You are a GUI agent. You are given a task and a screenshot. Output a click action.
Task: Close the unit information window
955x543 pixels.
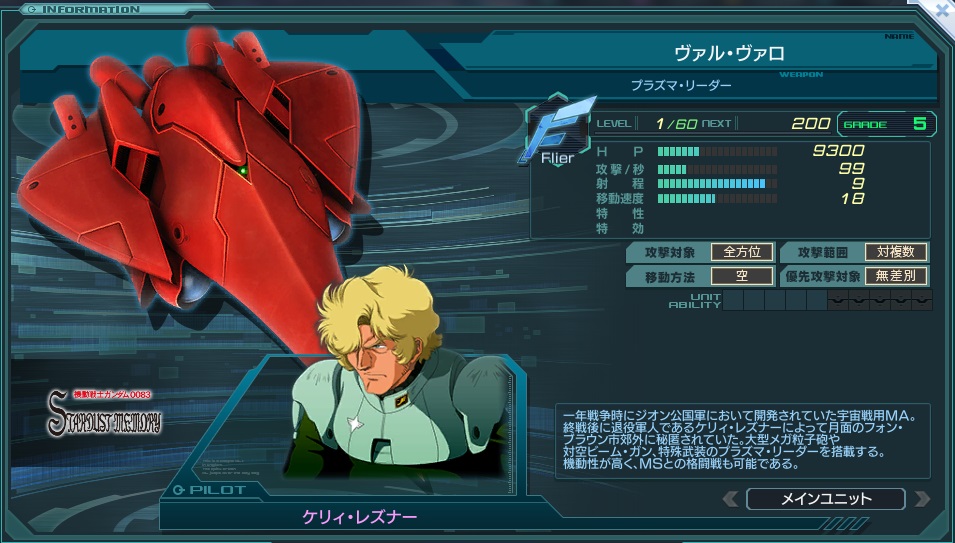pos(941,9)
